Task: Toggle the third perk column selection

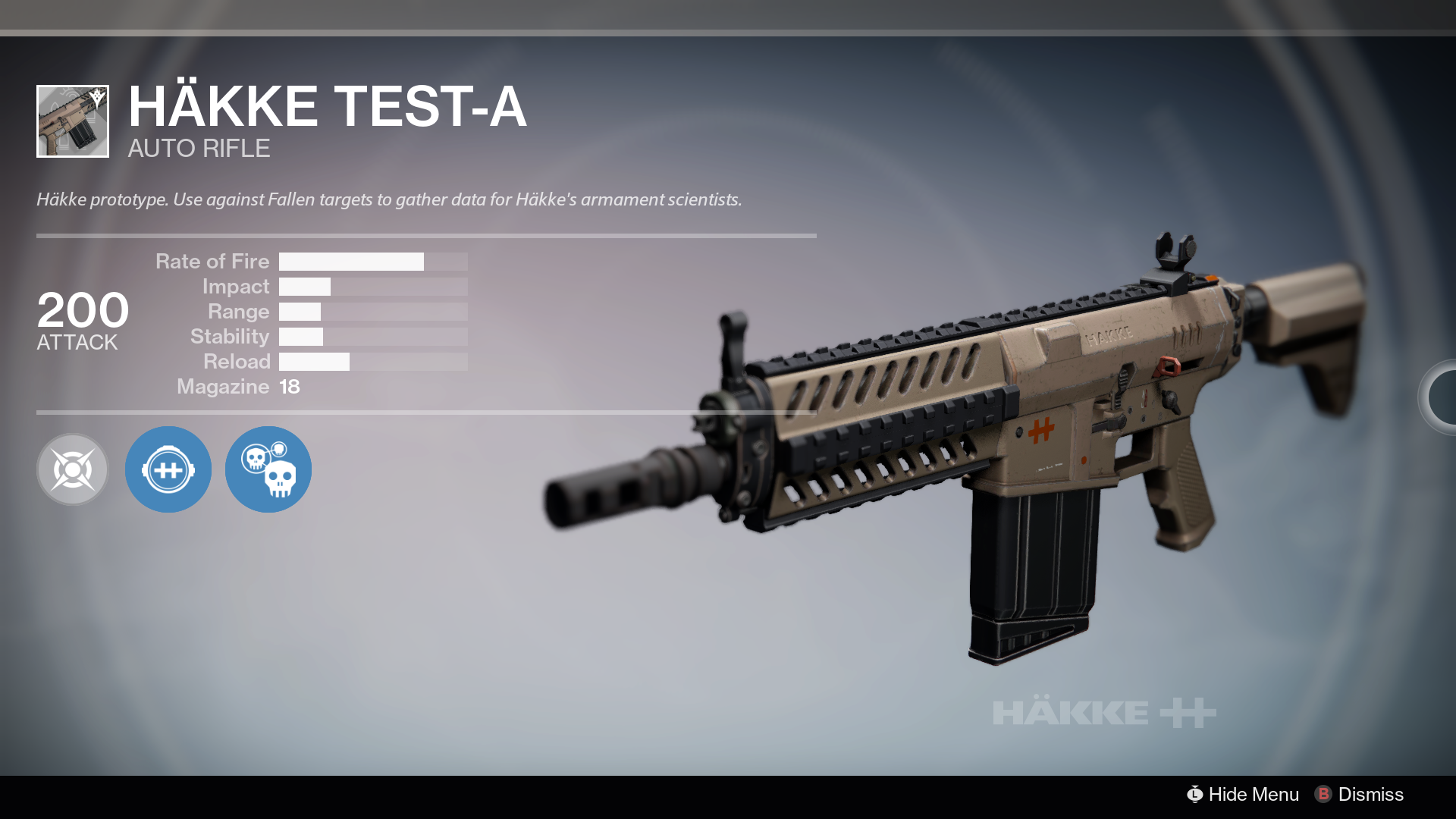Action: pos(268,469)
